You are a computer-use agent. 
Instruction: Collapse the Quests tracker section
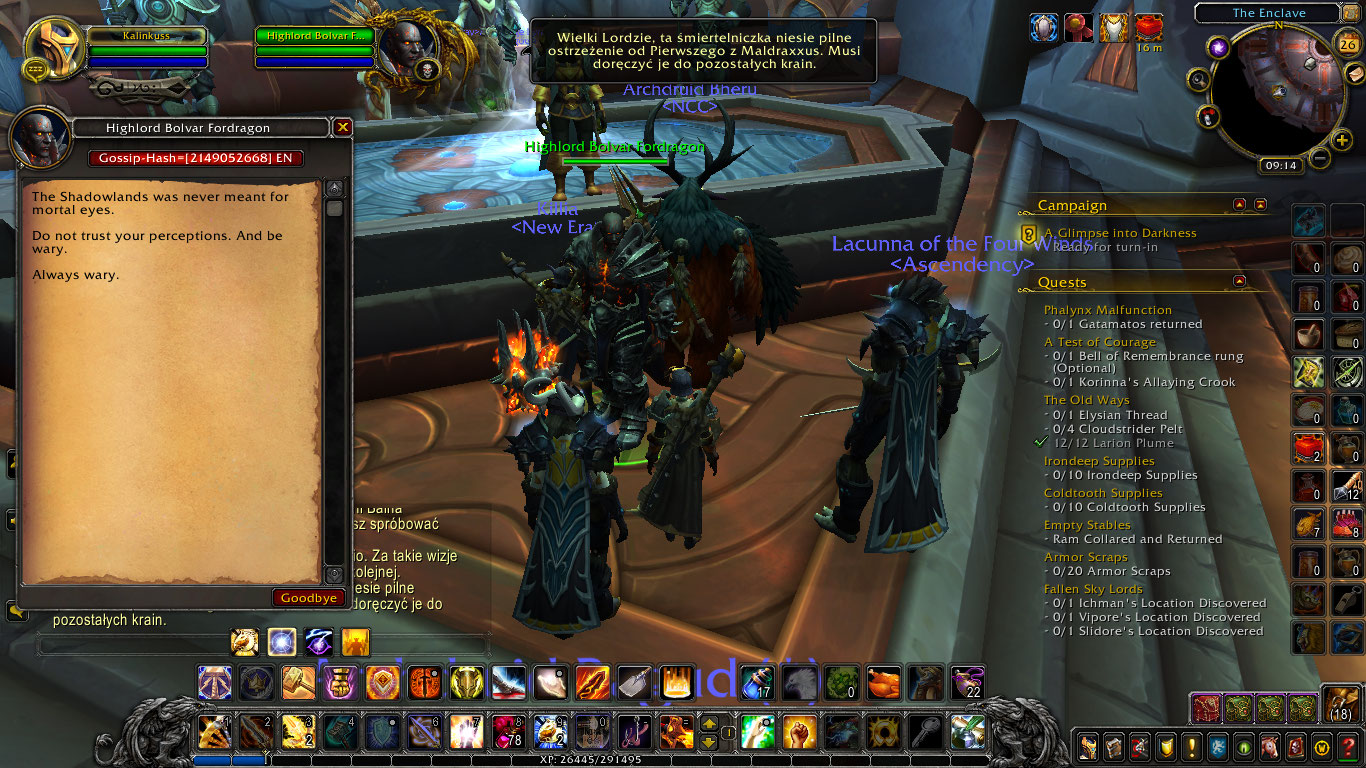[x=1237, y=281]
